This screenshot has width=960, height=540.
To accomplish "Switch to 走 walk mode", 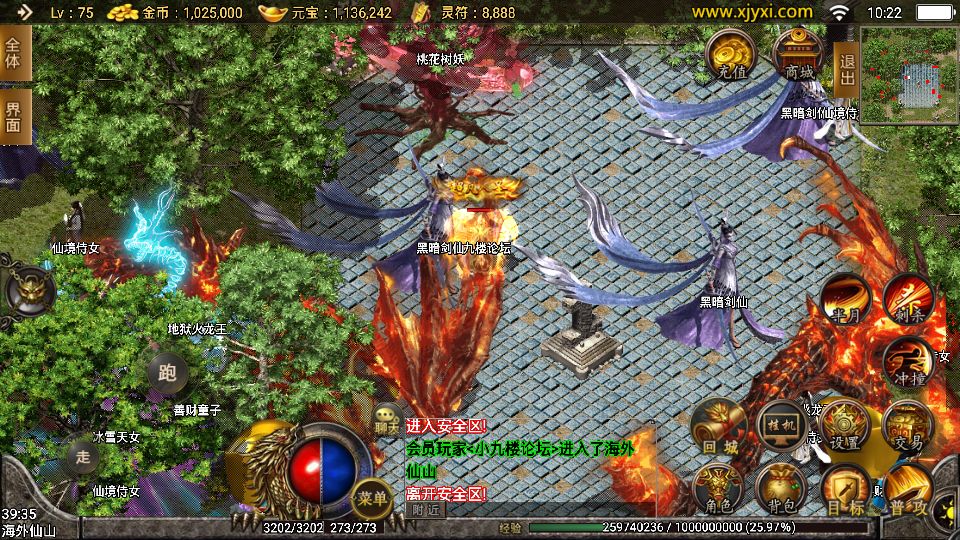I will click(x=84, y=455).
